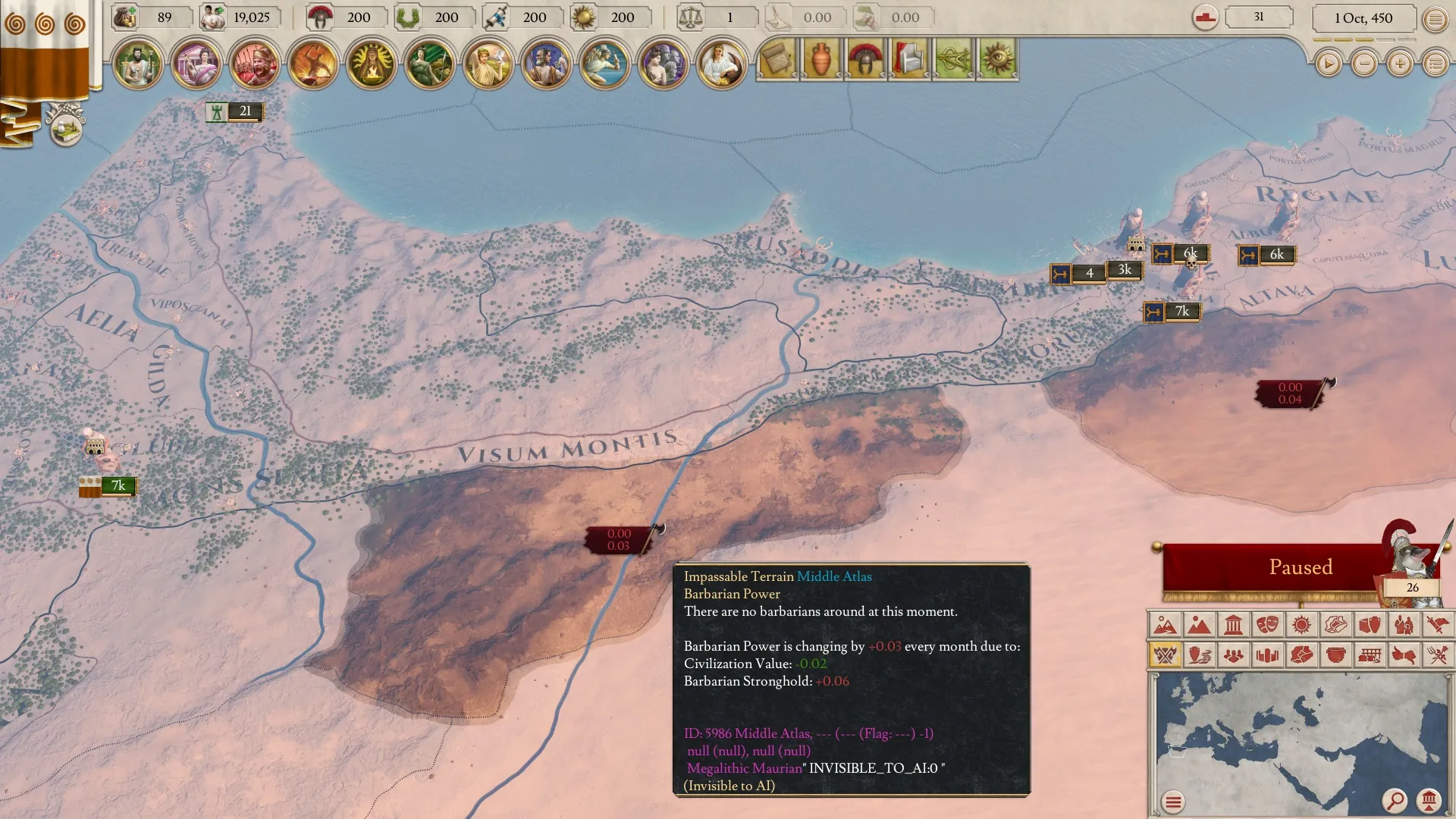The height and width of the screenshot is (819, 1456).
Task: Increase game speed with the plus button
Action: (1400, 64)
